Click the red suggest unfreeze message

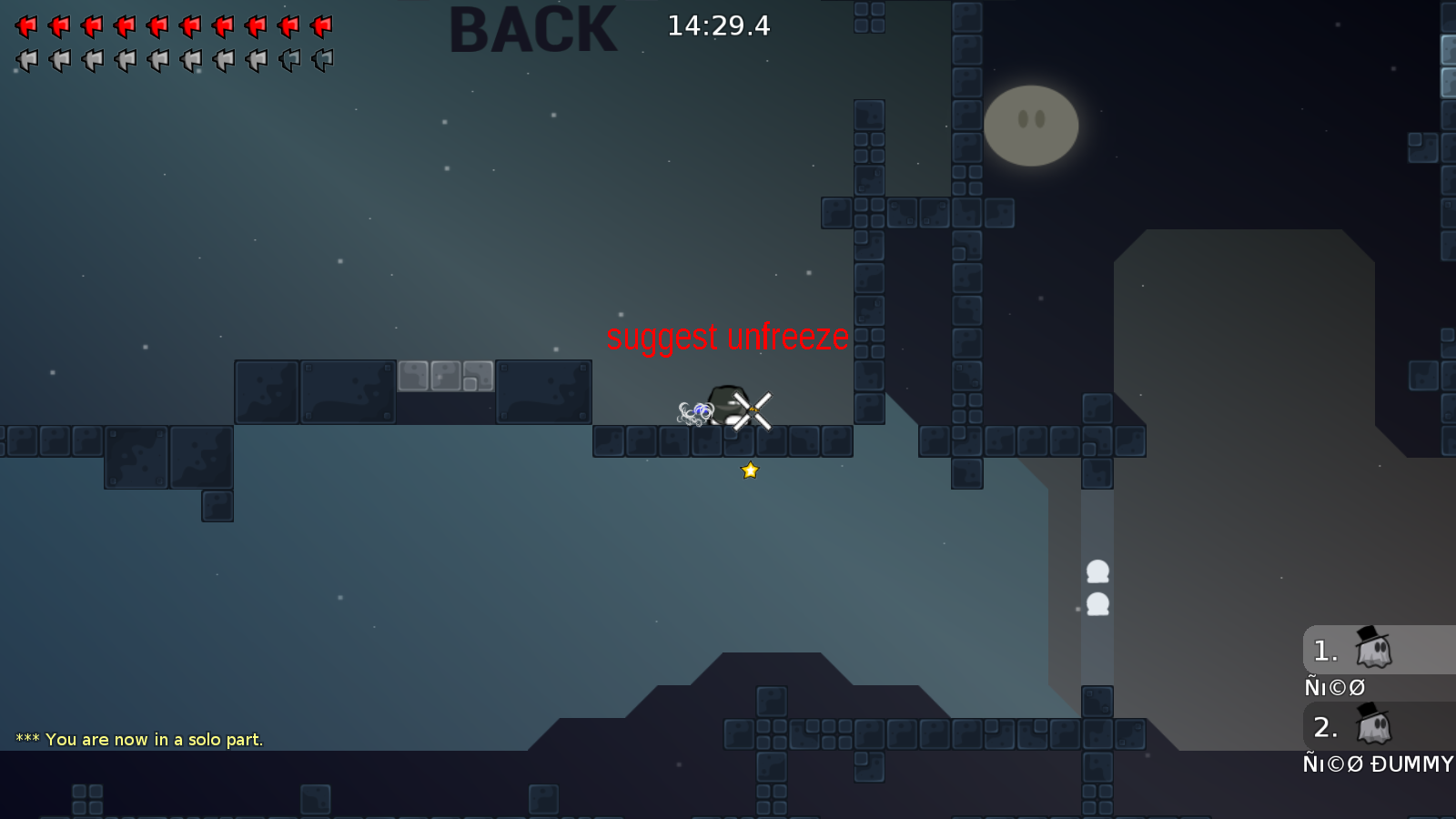[727, 337]
